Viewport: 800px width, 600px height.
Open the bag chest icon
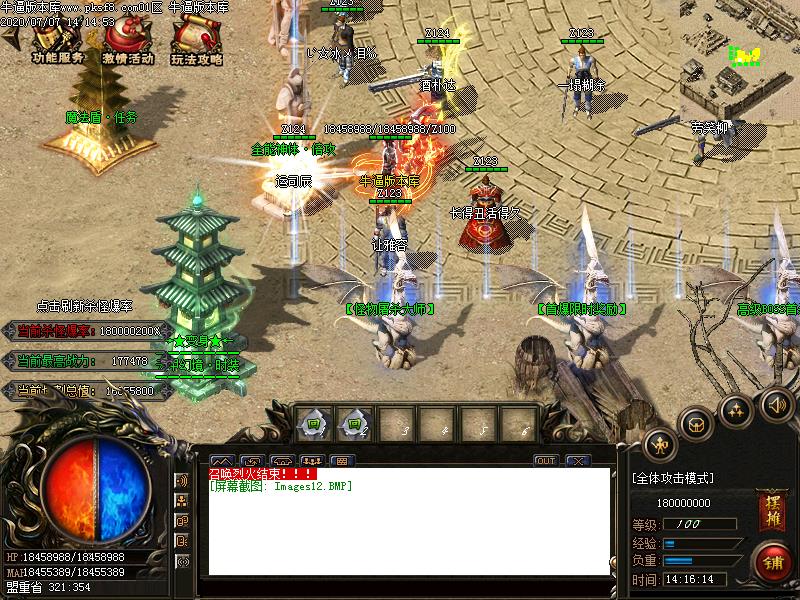[x=696, y=424]
